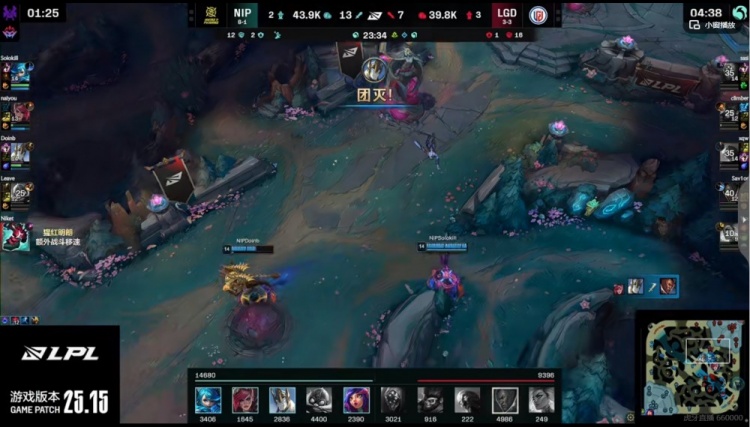Click the LGD team logo in the scoreboard
The image size is (750, 427).
pos(538,15)
